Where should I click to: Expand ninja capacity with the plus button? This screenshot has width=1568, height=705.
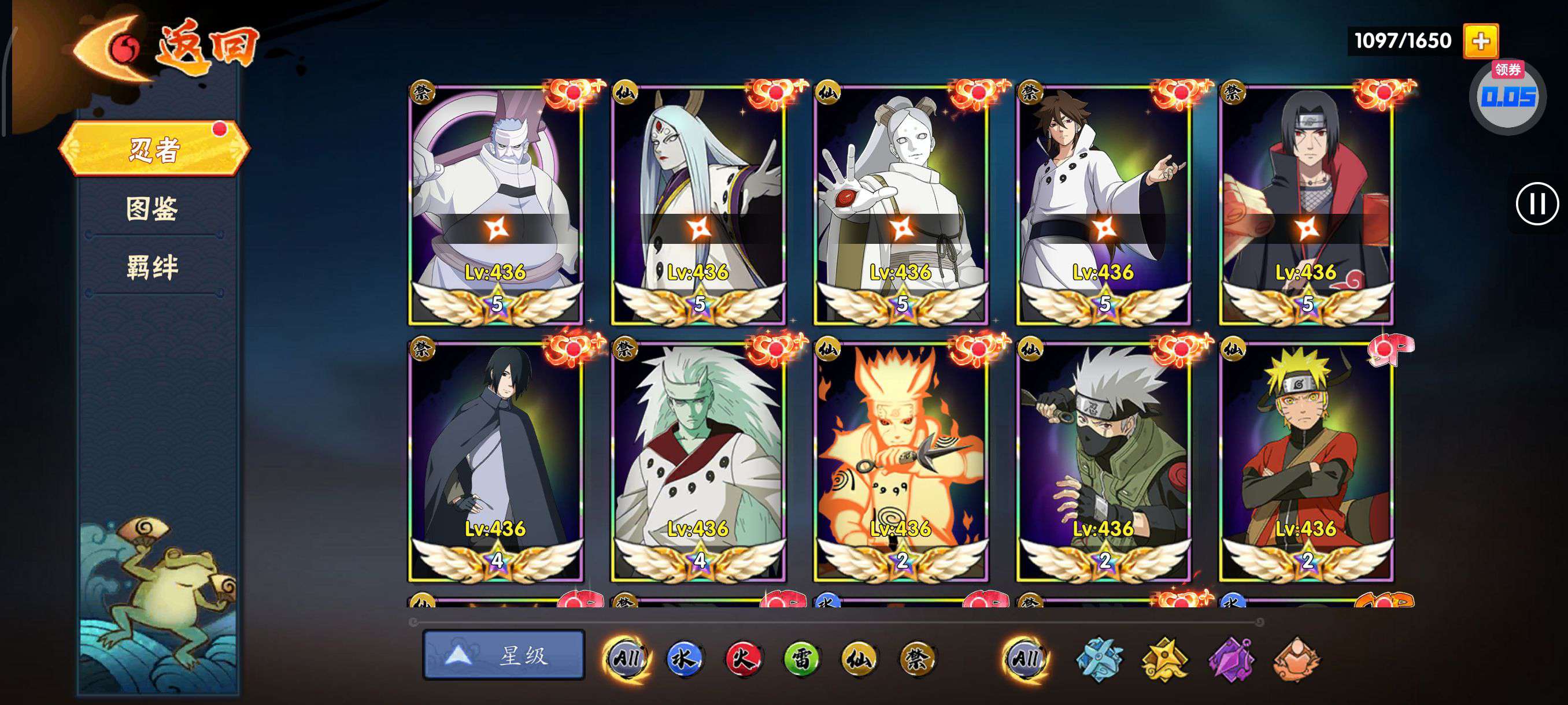tap(1480, 42)
